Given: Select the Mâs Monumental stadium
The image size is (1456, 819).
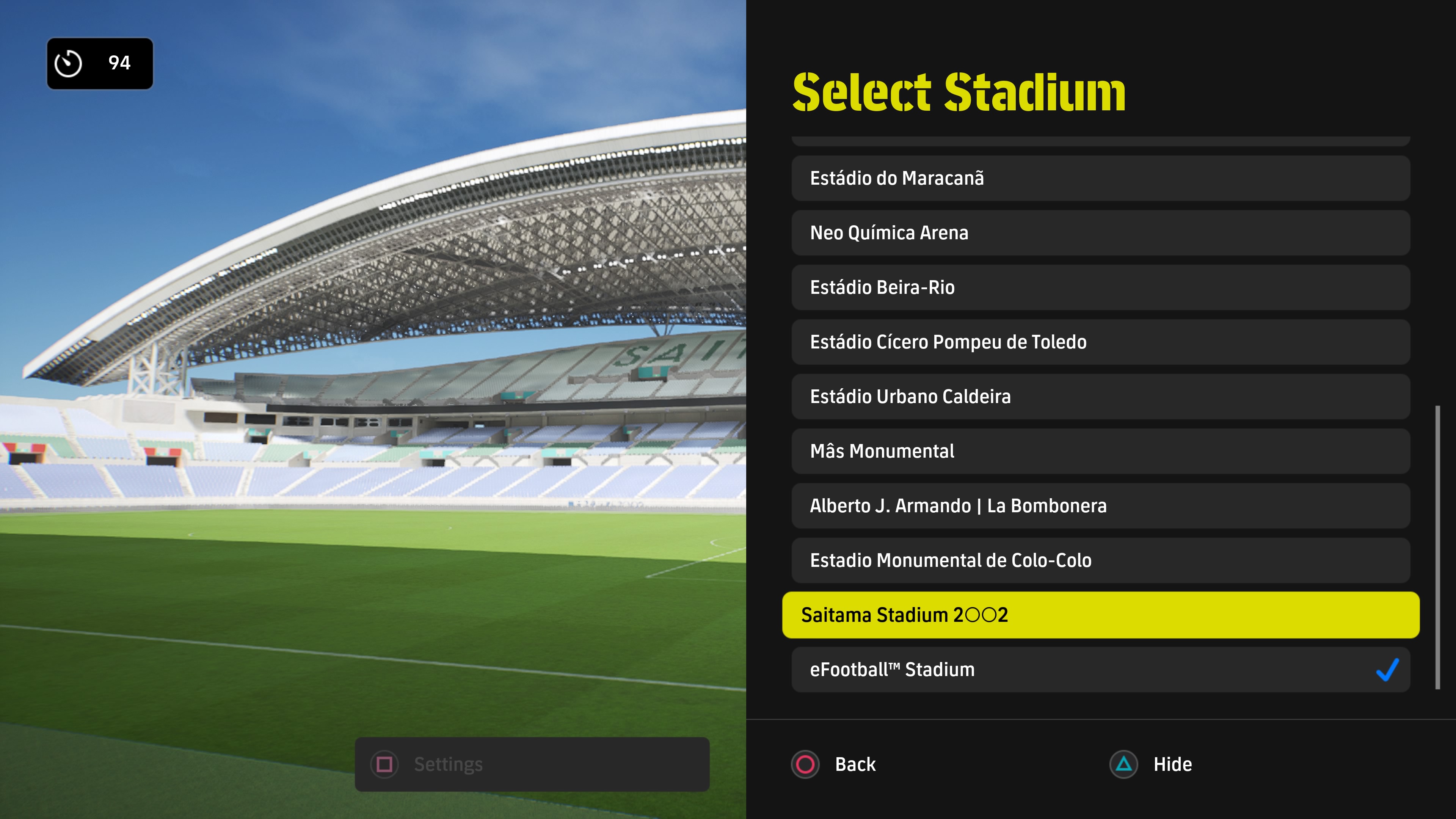Looking at the screenshot, I should pos(1100,451).
